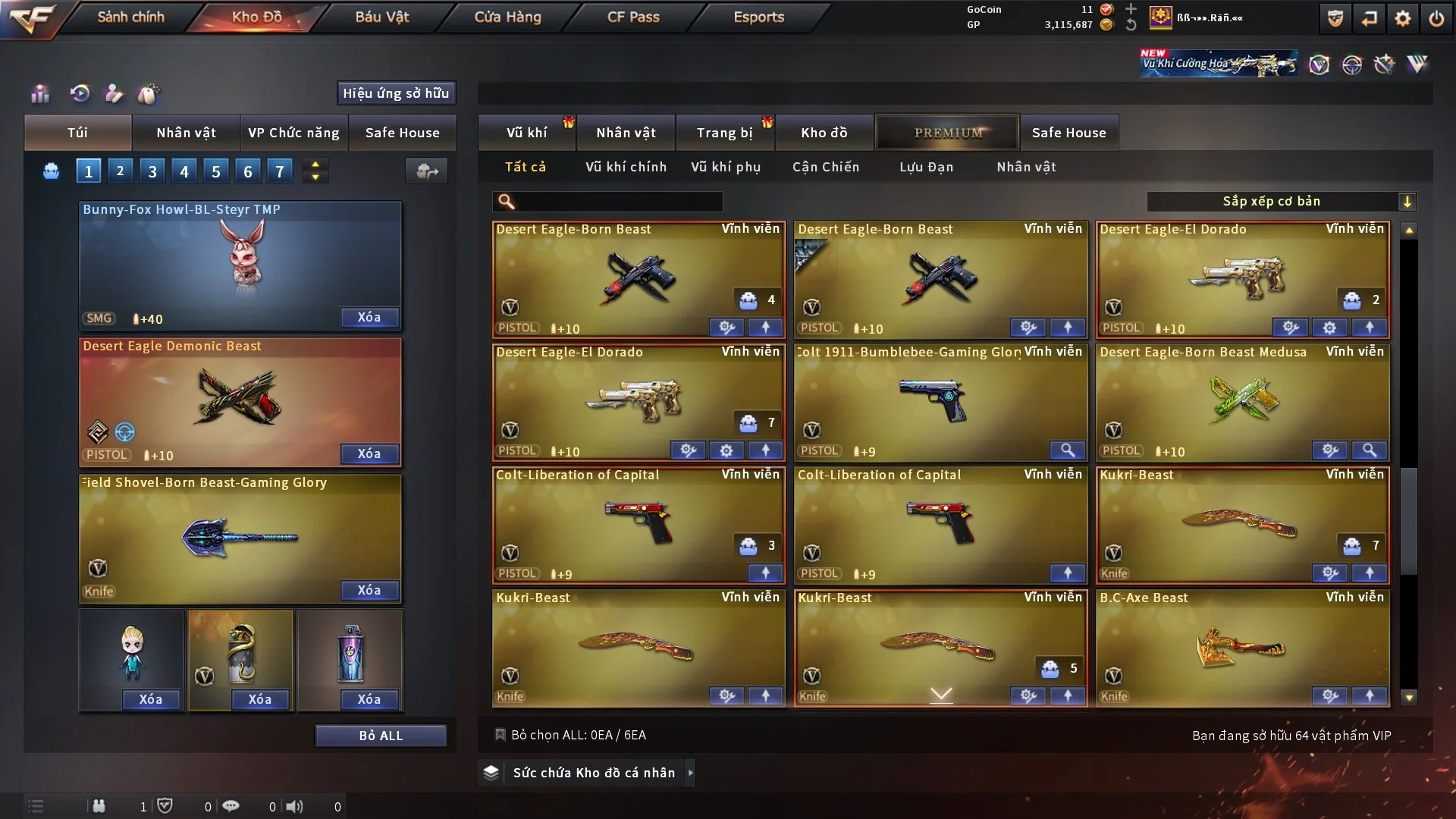
Task: Clear all equipped items with Bỏ ALL
Action: coord(381,736)
